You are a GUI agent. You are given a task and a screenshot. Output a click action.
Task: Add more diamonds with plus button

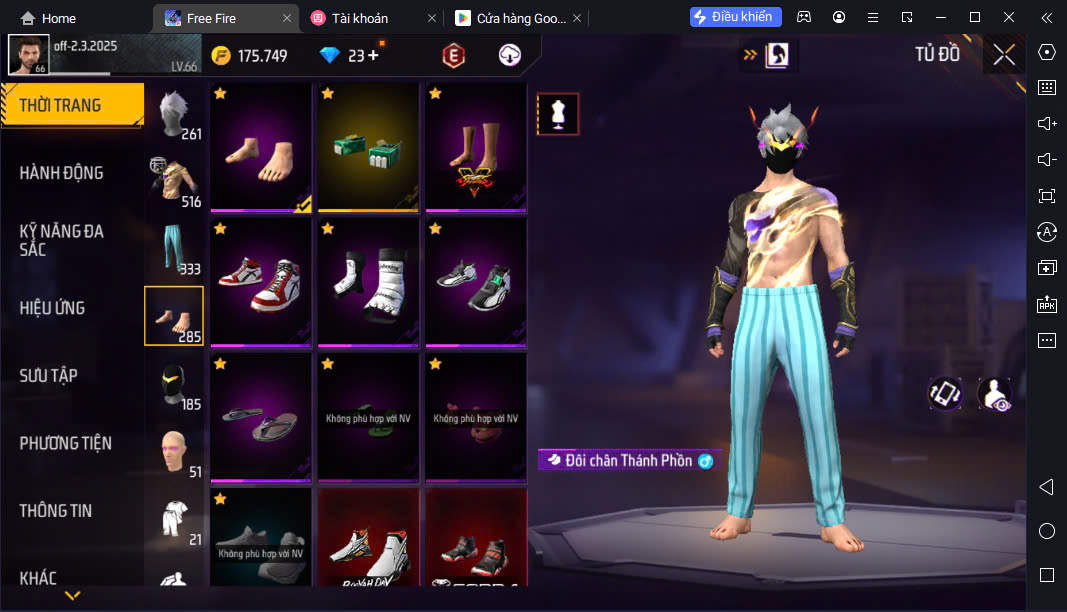click(374, 56)
